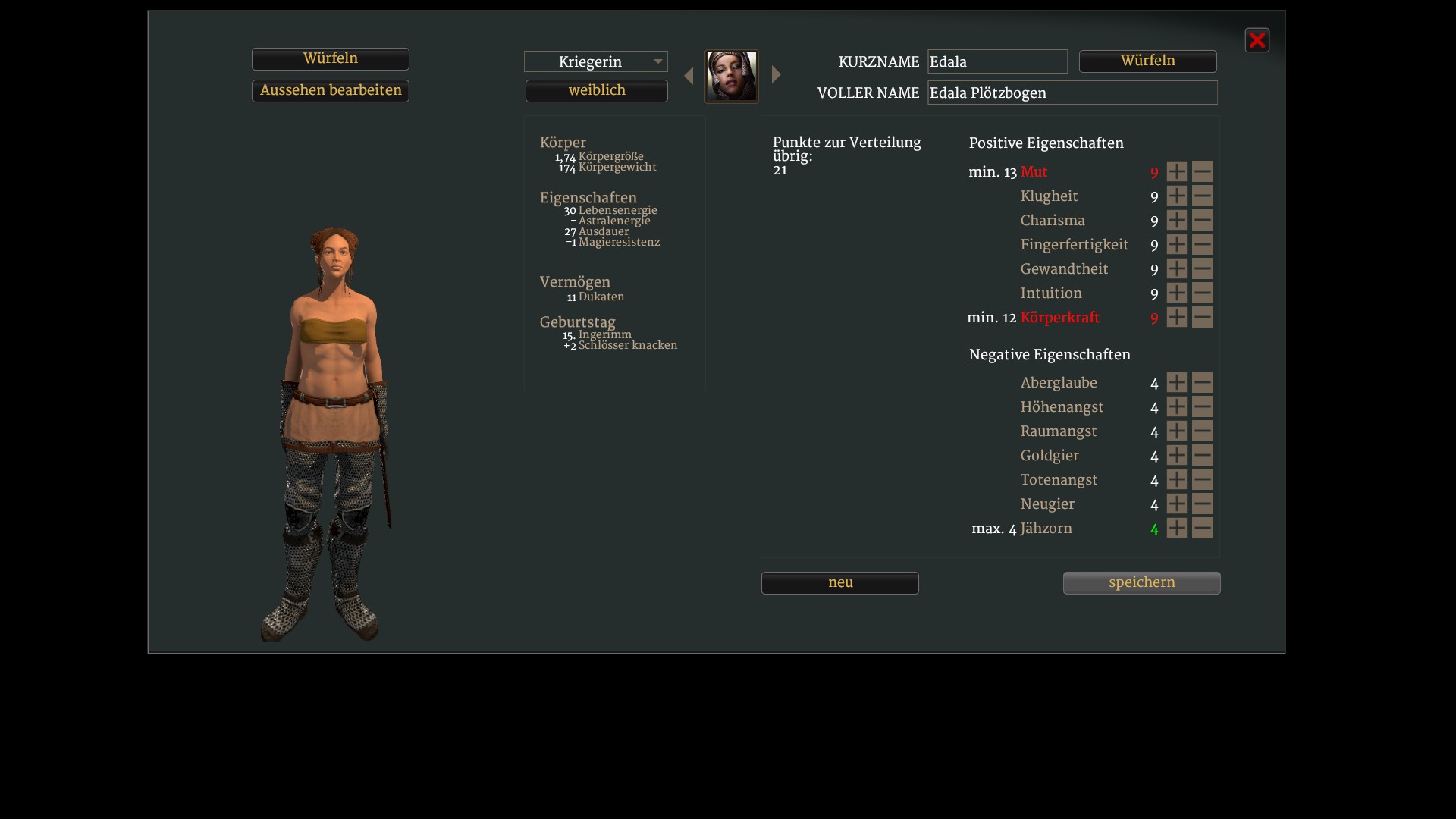Lower Intuition with its minus button
The image size is (1456, 819).
(x=1202, y=293)
